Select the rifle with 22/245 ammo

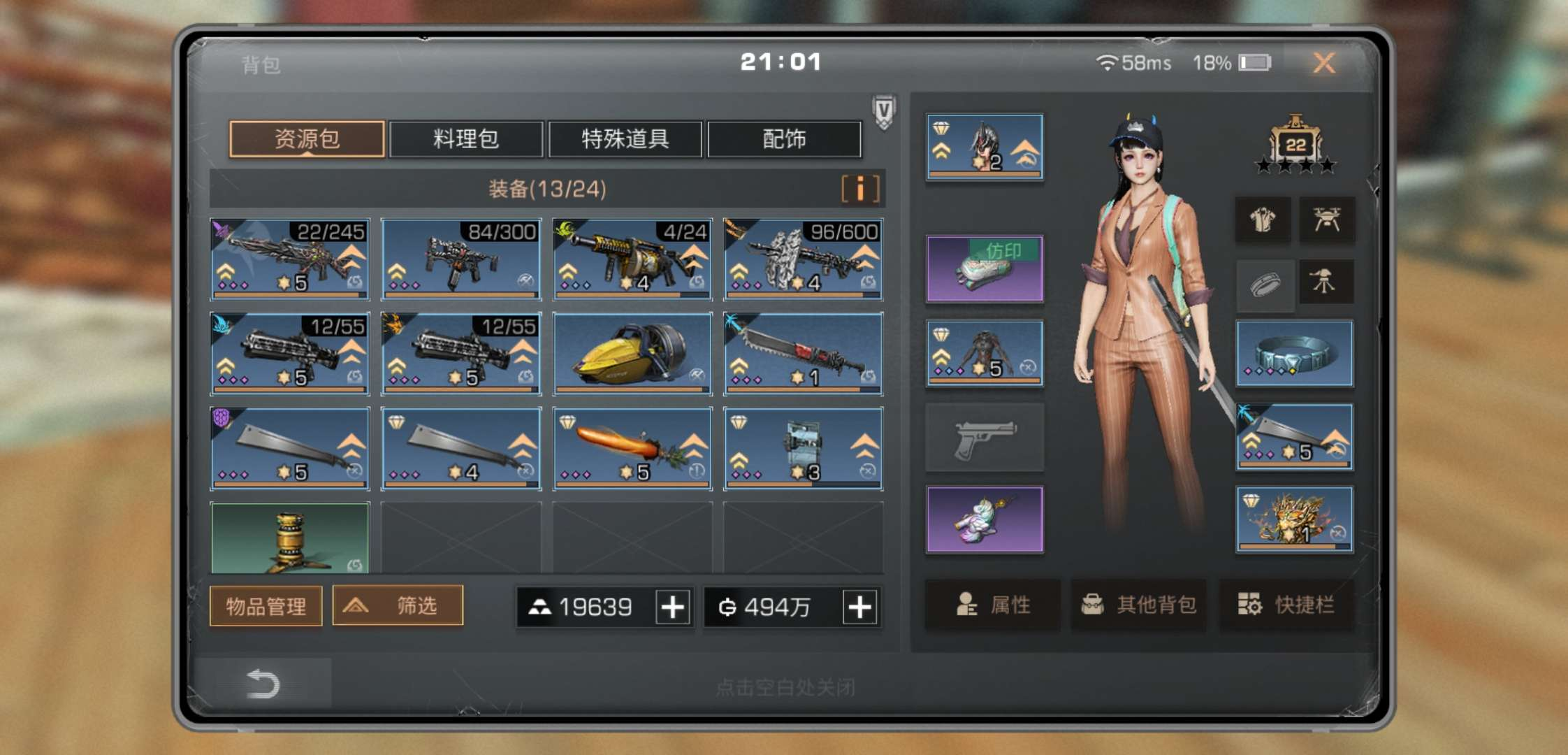tap(290, 259)
